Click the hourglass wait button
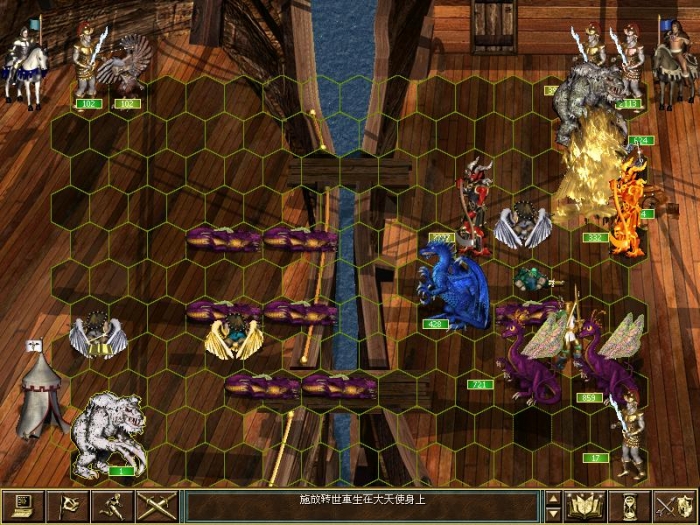Viewport: 700px width, 525px height. tap(631, 506)
